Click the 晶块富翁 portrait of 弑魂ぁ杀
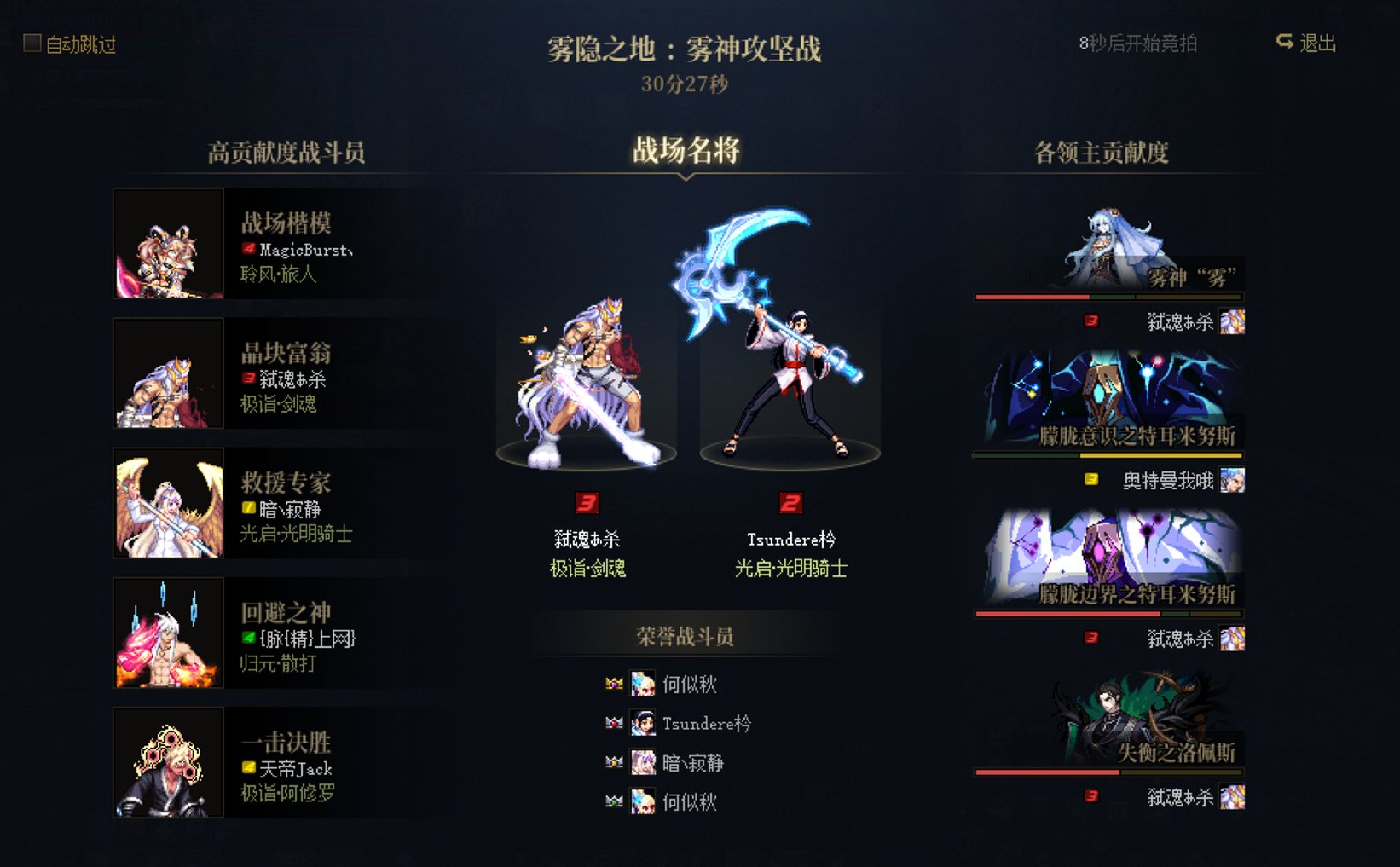The image size is (1400, 867). (x=168, y=373)
